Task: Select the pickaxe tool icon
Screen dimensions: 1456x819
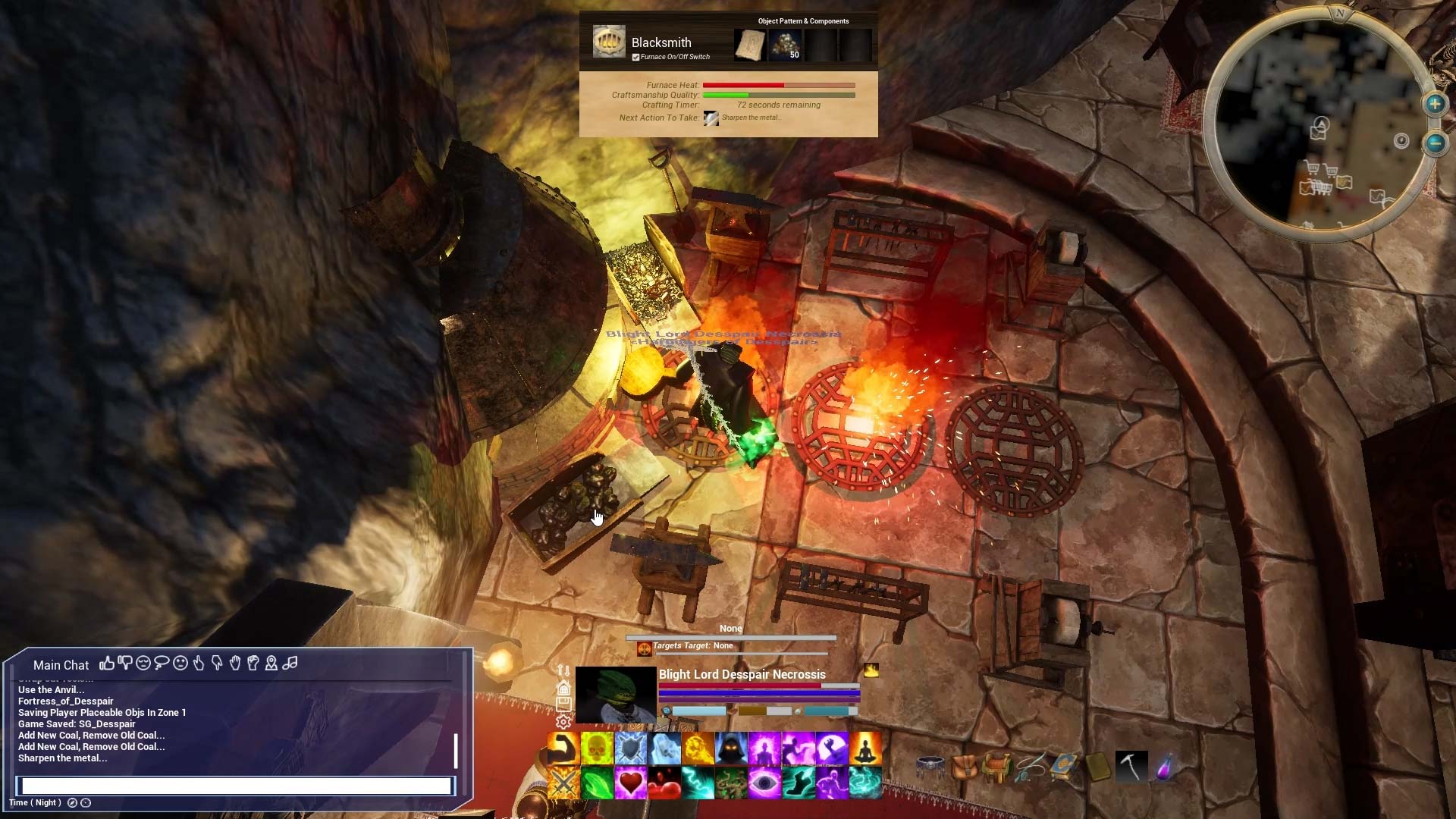Action: pyautogui.click(x=1131, y=767)
